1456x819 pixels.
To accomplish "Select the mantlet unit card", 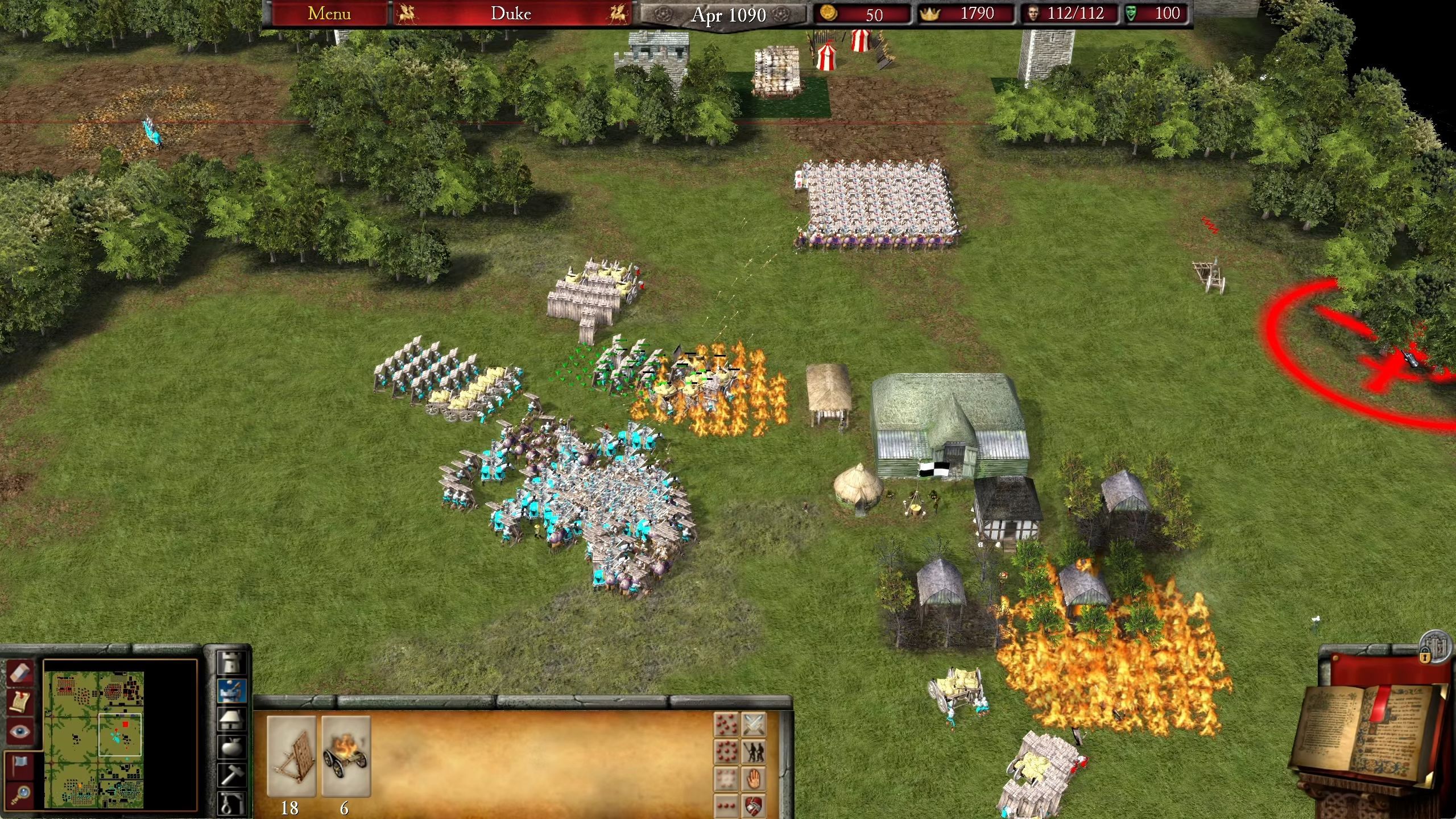I will [291, 755].
